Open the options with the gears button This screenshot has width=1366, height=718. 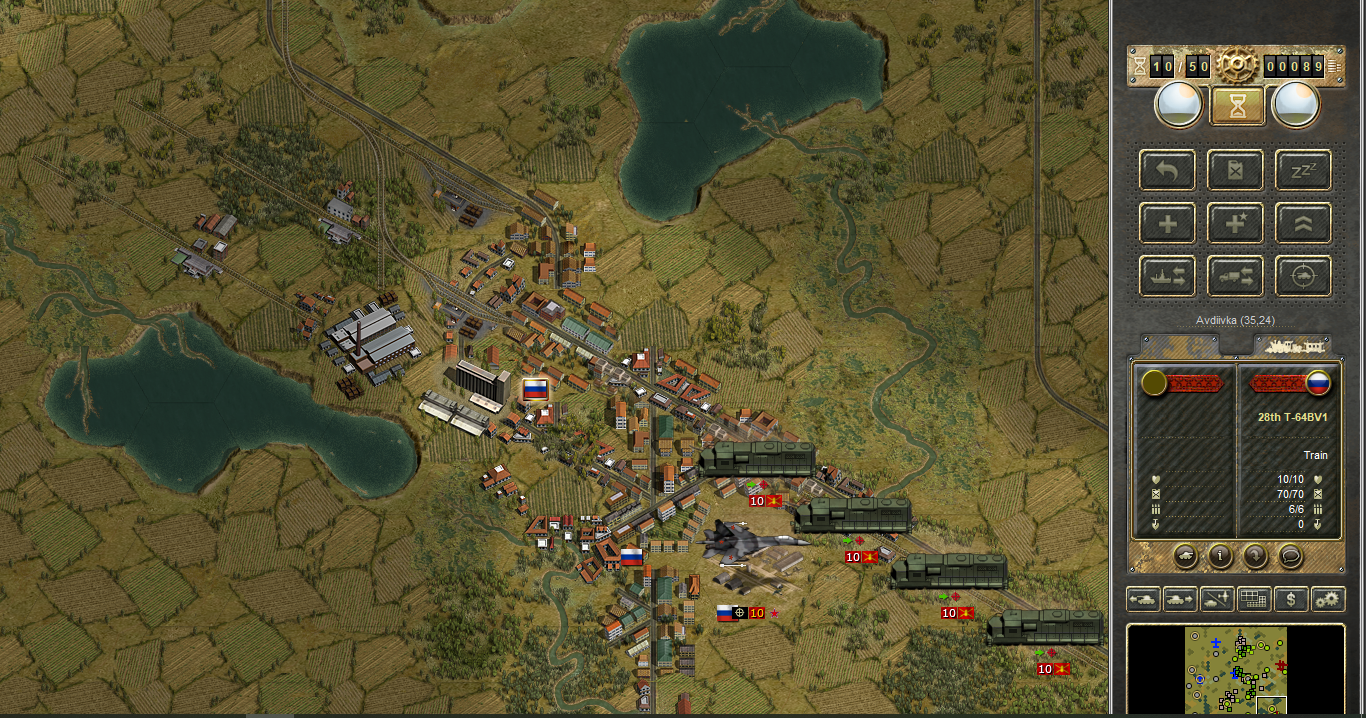click(1328, 599)
